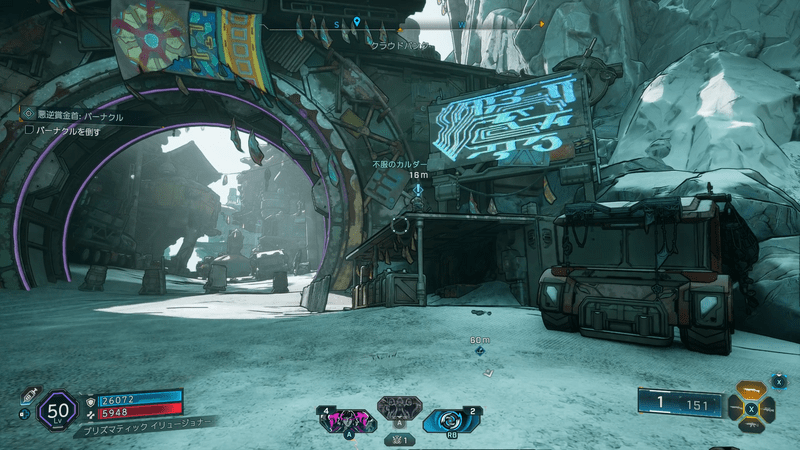Viewport: 800px width, 450px height.
Task: Click the 60m distance waypoint marker
Action: 480,352
